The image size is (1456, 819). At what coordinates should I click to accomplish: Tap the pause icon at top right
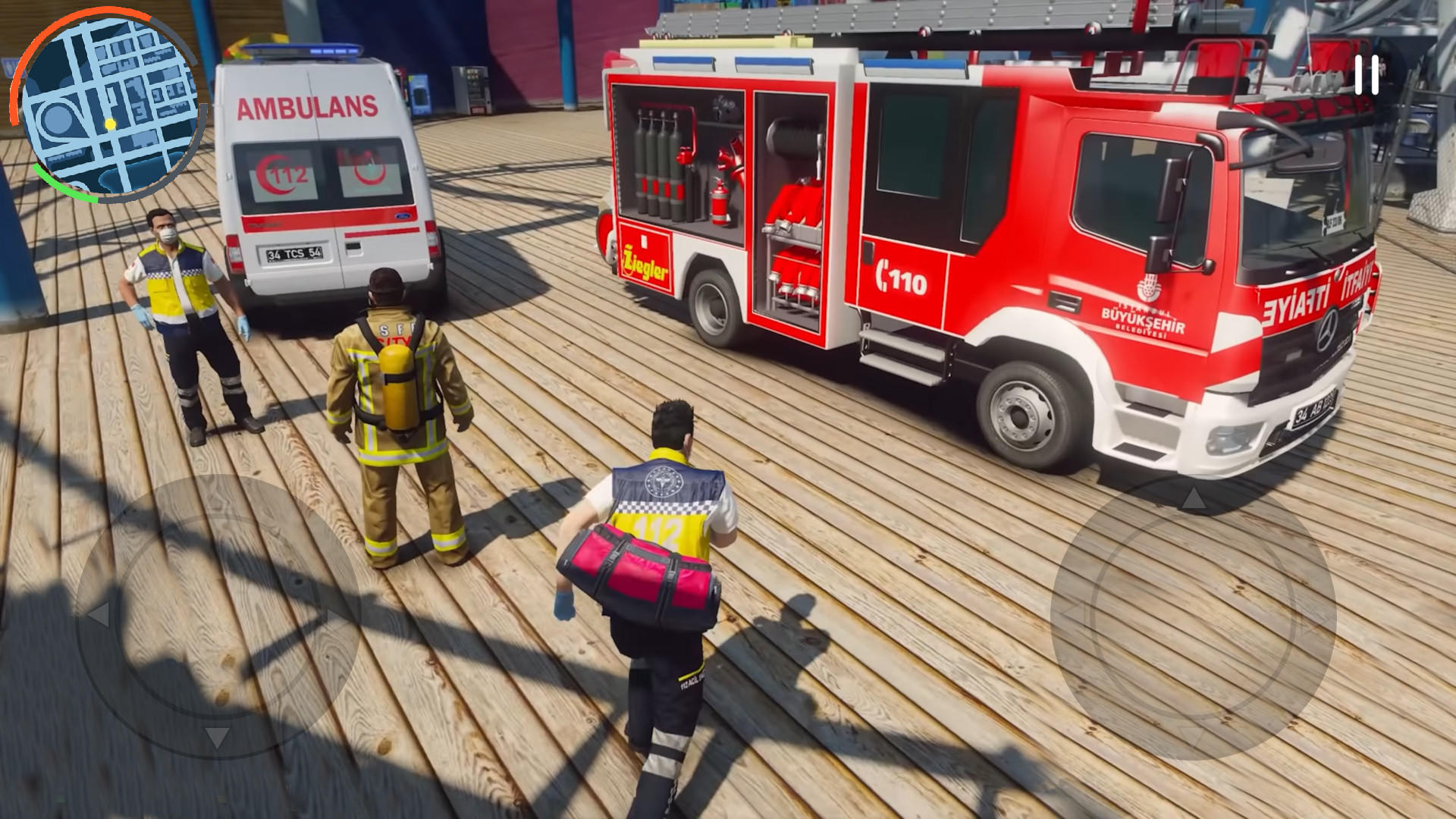1368,74
